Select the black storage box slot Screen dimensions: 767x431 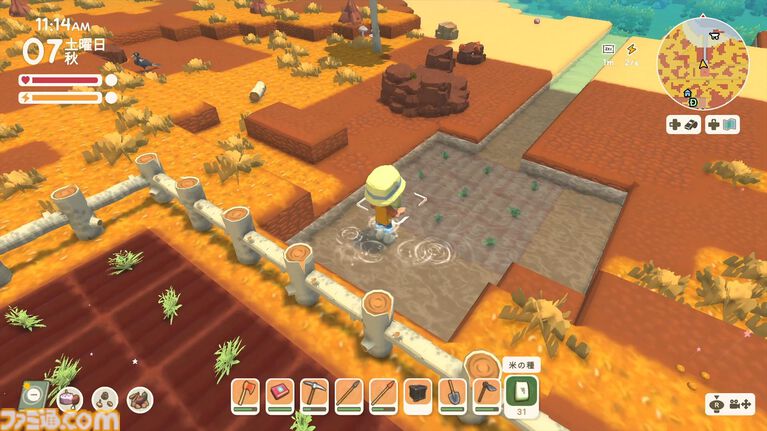point(417,394)
